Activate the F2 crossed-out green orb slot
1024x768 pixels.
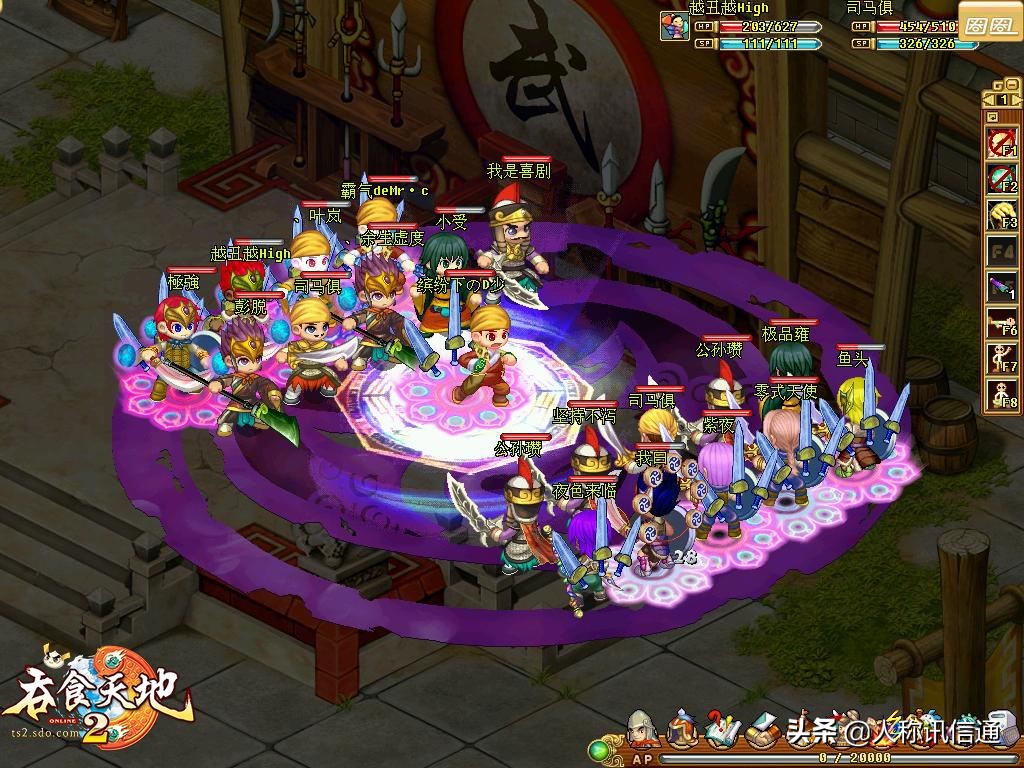pyautogui.click(x=1002, y=178)
